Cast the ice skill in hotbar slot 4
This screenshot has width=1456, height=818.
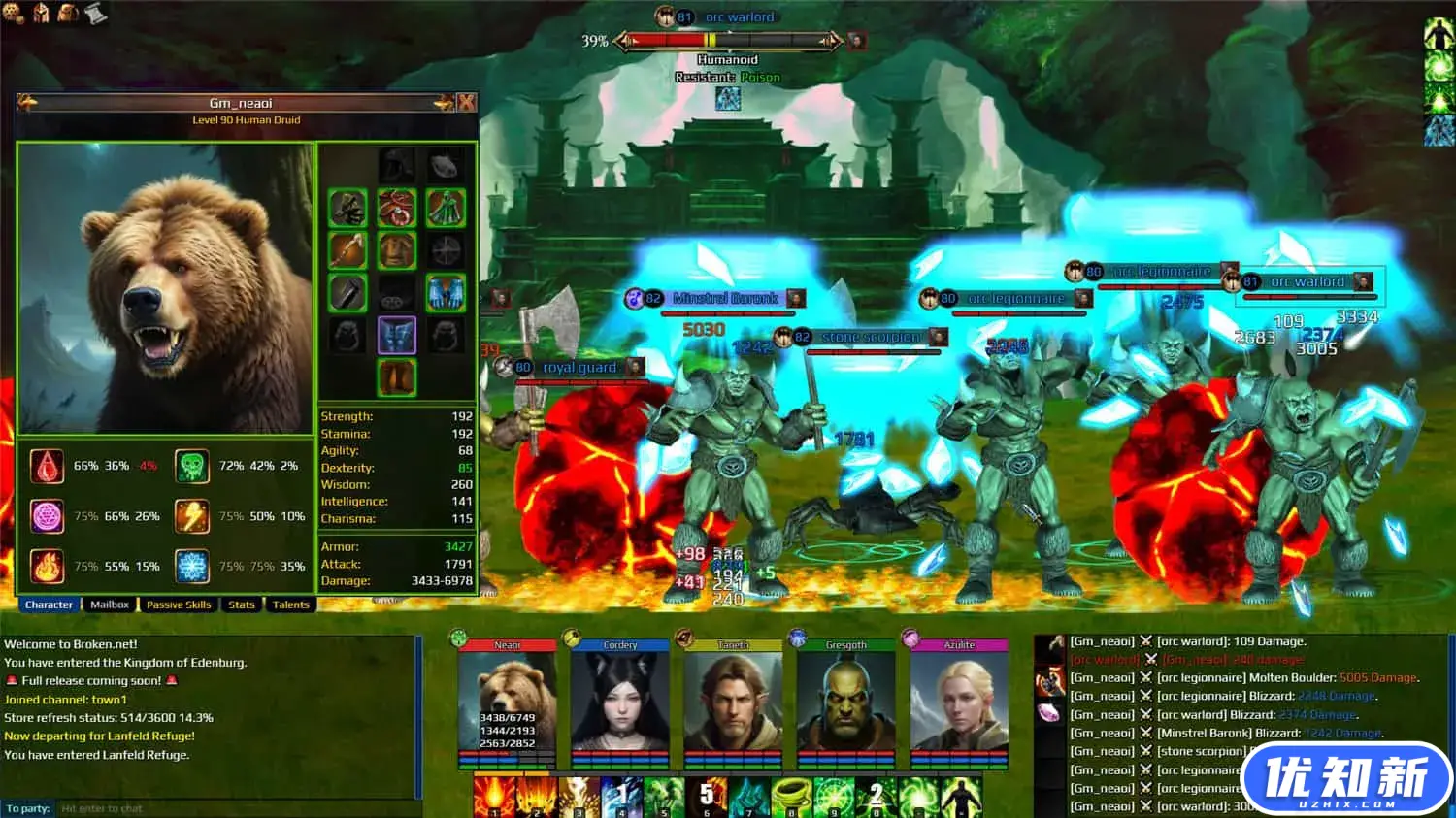621,796
